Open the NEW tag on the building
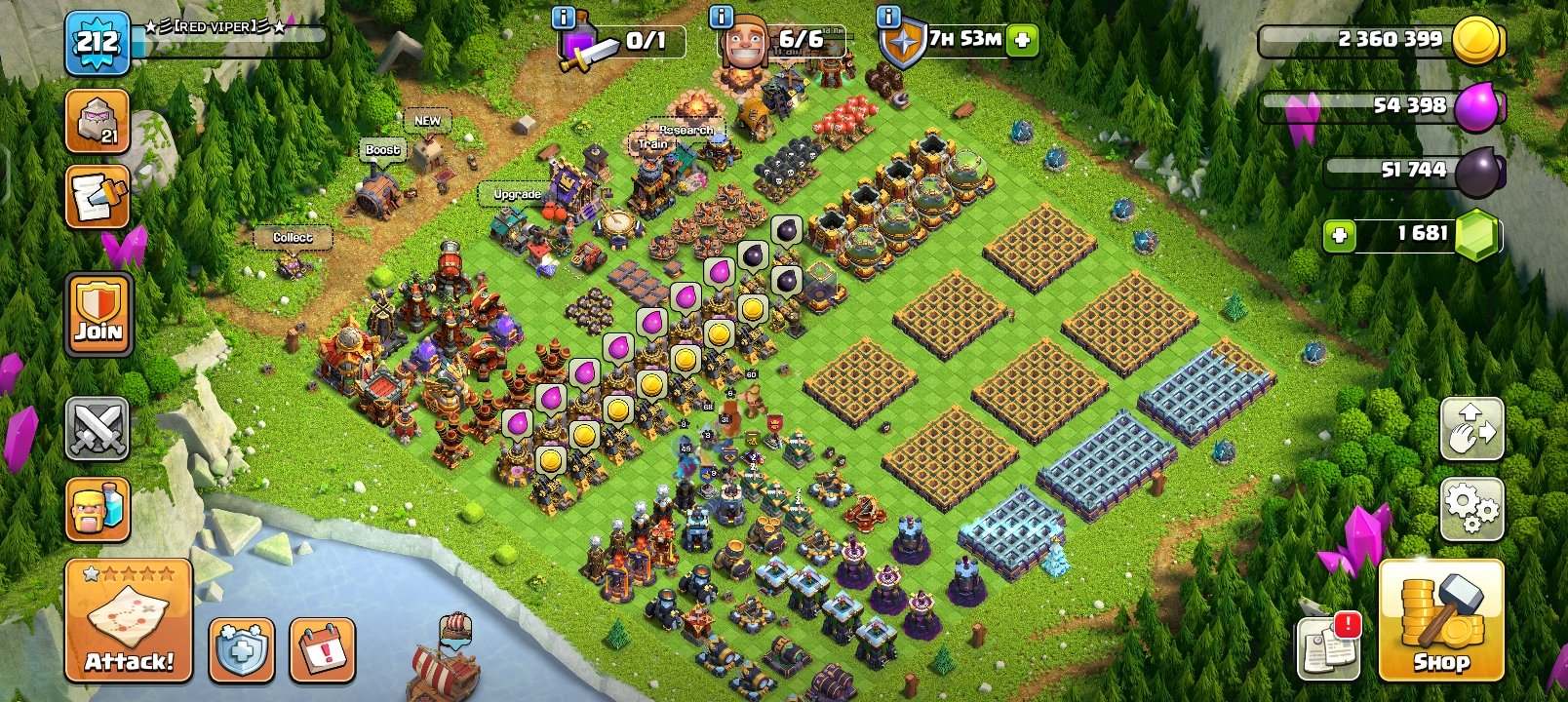The width and height of the screenshot is (1568, 702). coord(428,120)
